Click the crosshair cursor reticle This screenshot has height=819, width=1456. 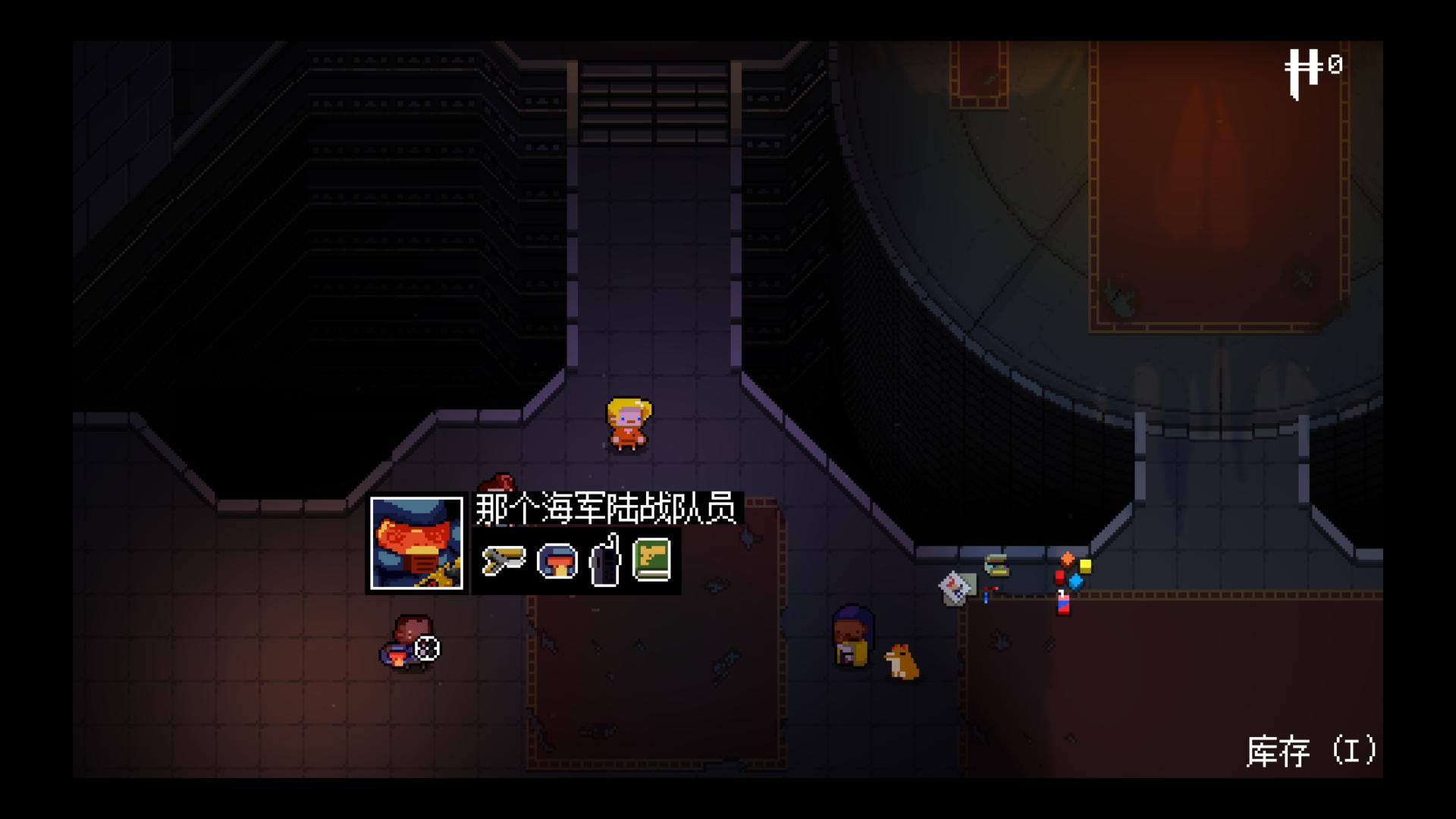coord(427,649)
